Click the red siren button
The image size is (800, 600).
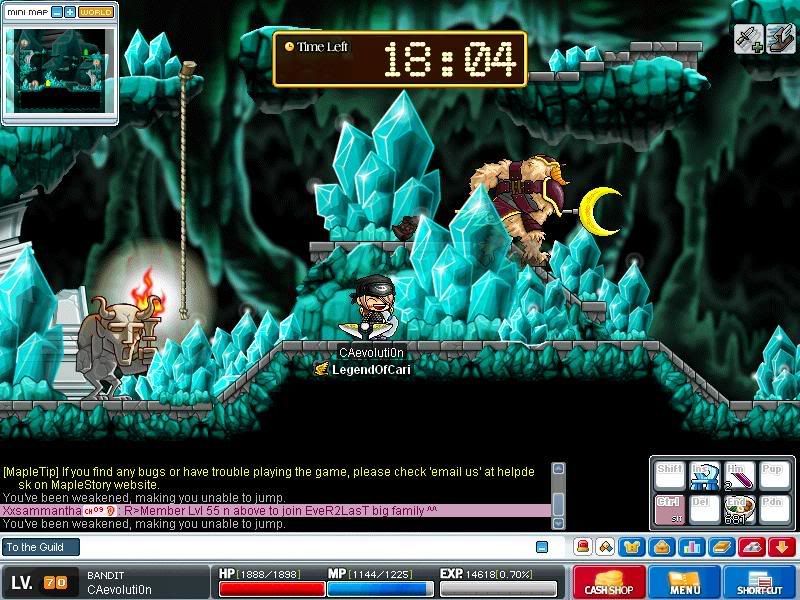point(582,547)
